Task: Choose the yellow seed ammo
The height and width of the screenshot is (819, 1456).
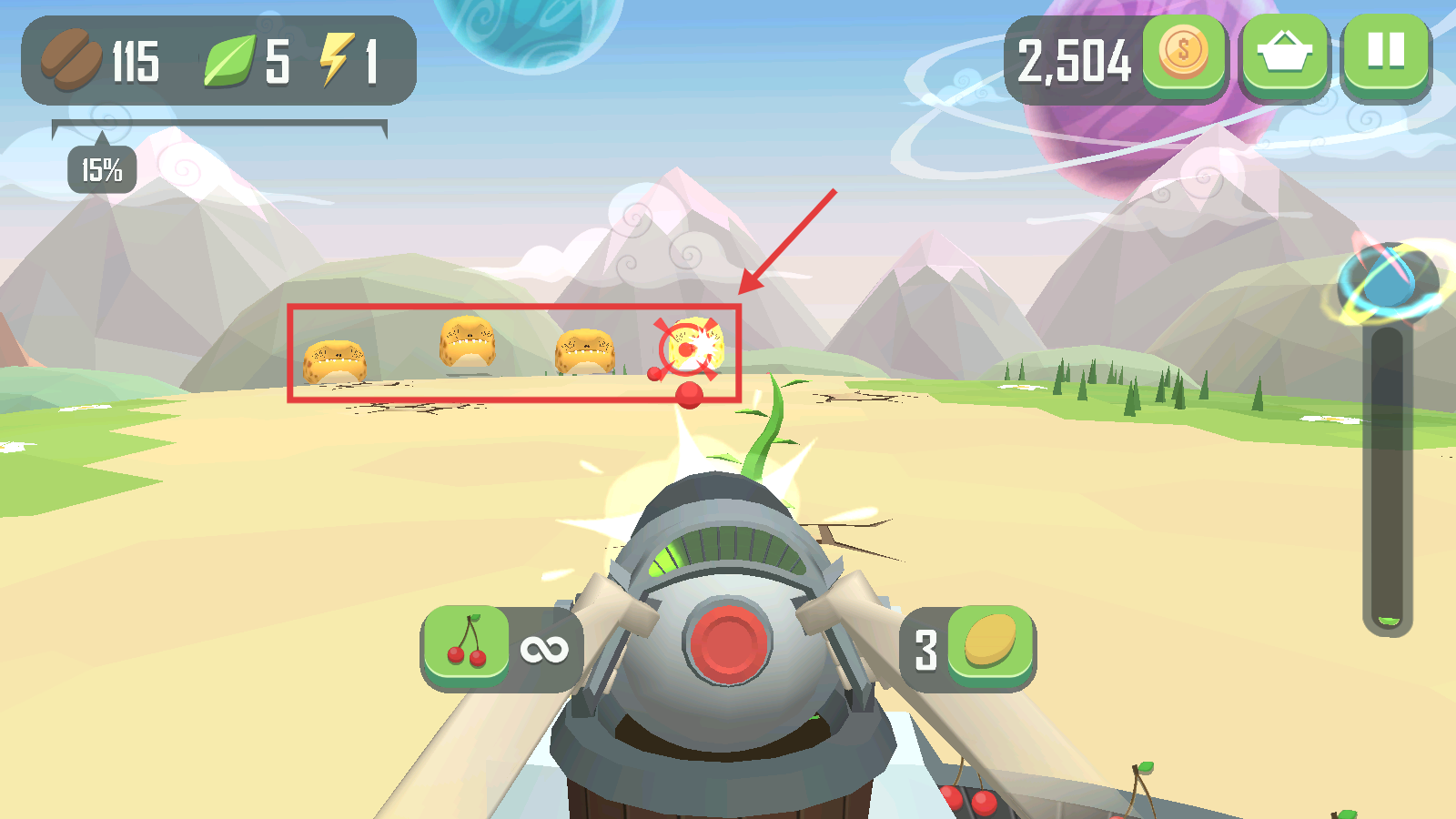Action: click(x=989, y=644)
